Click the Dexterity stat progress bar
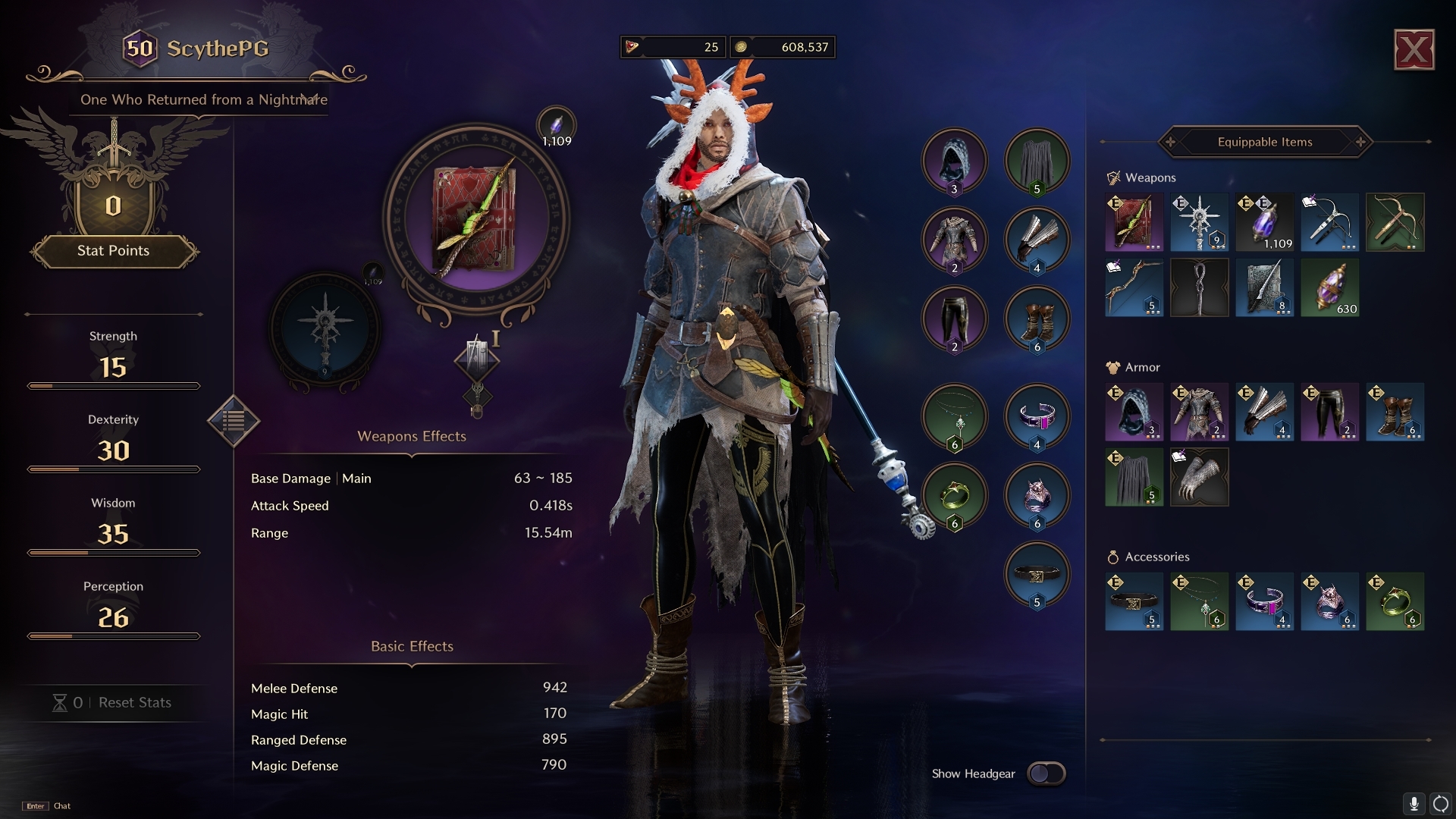 pos(114,469)
